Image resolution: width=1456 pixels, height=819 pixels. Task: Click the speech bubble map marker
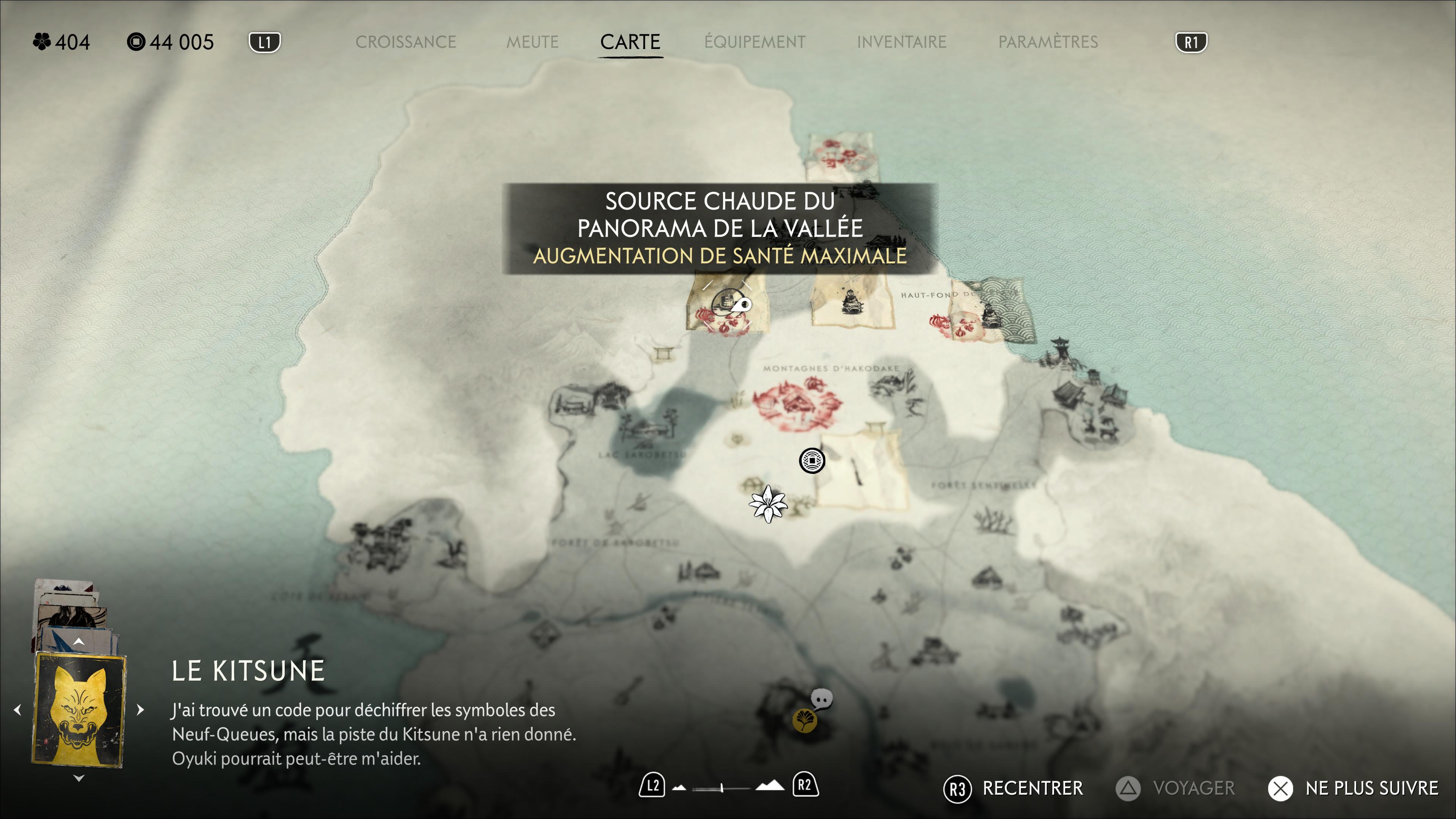[821, 699]
